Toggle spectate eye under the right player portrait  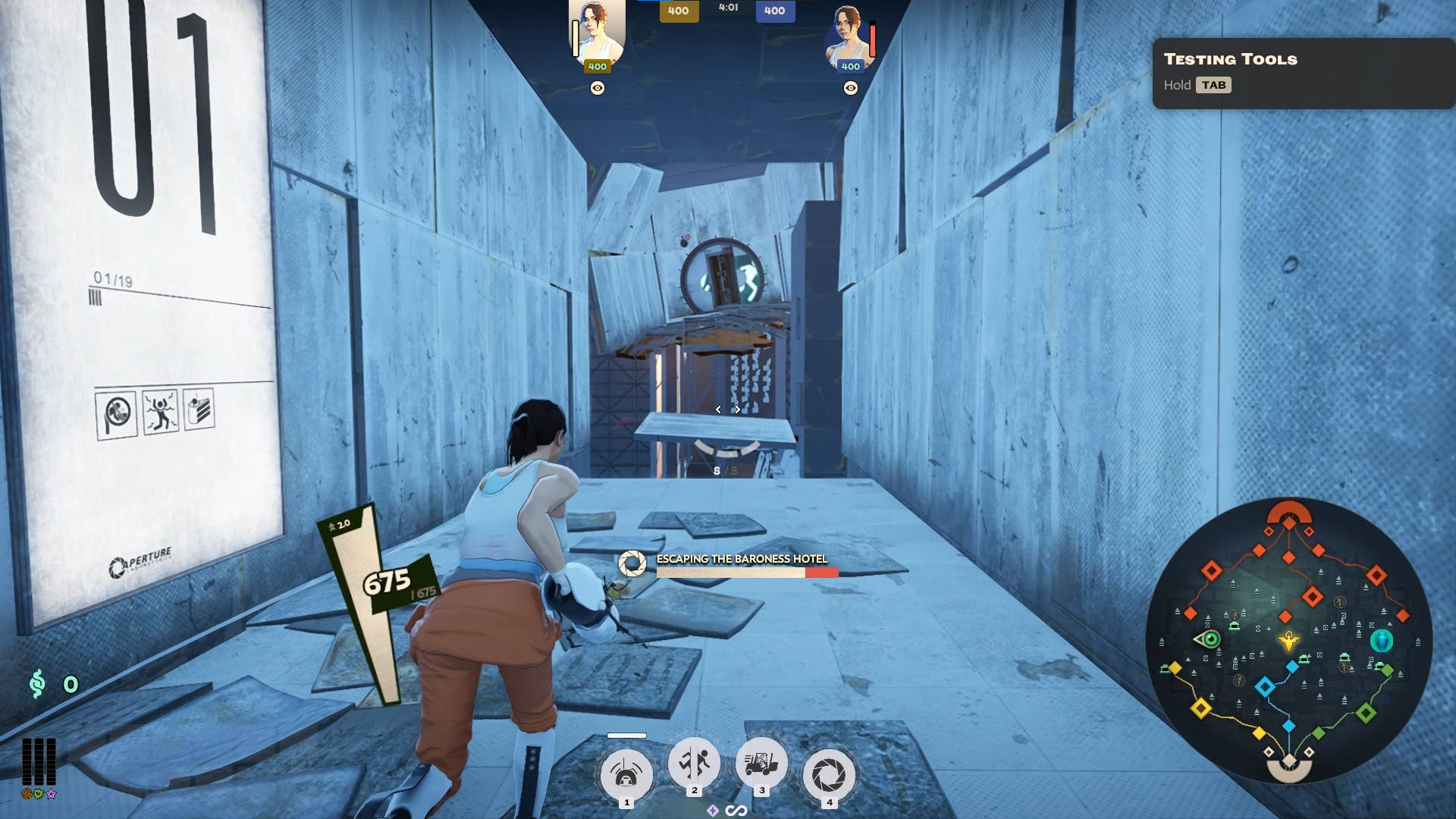tap(850, 89)
